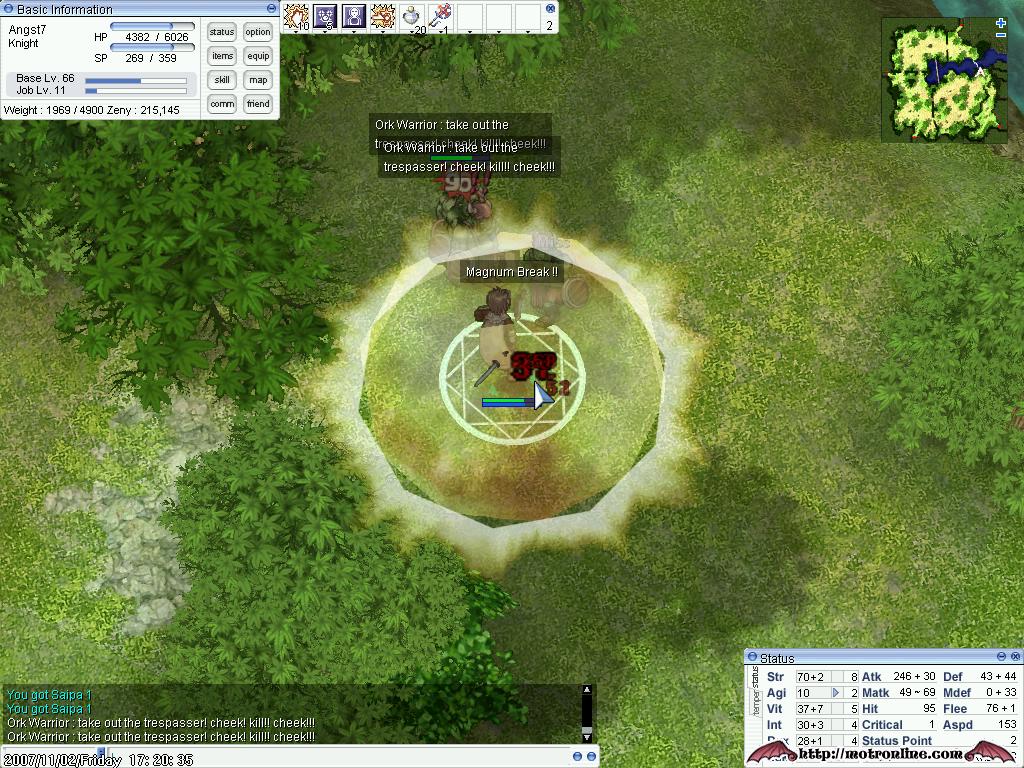This screenshot has height=768, width=1024.
Task: Zoom in the minimap with plus button
Action: point(1001,23)
